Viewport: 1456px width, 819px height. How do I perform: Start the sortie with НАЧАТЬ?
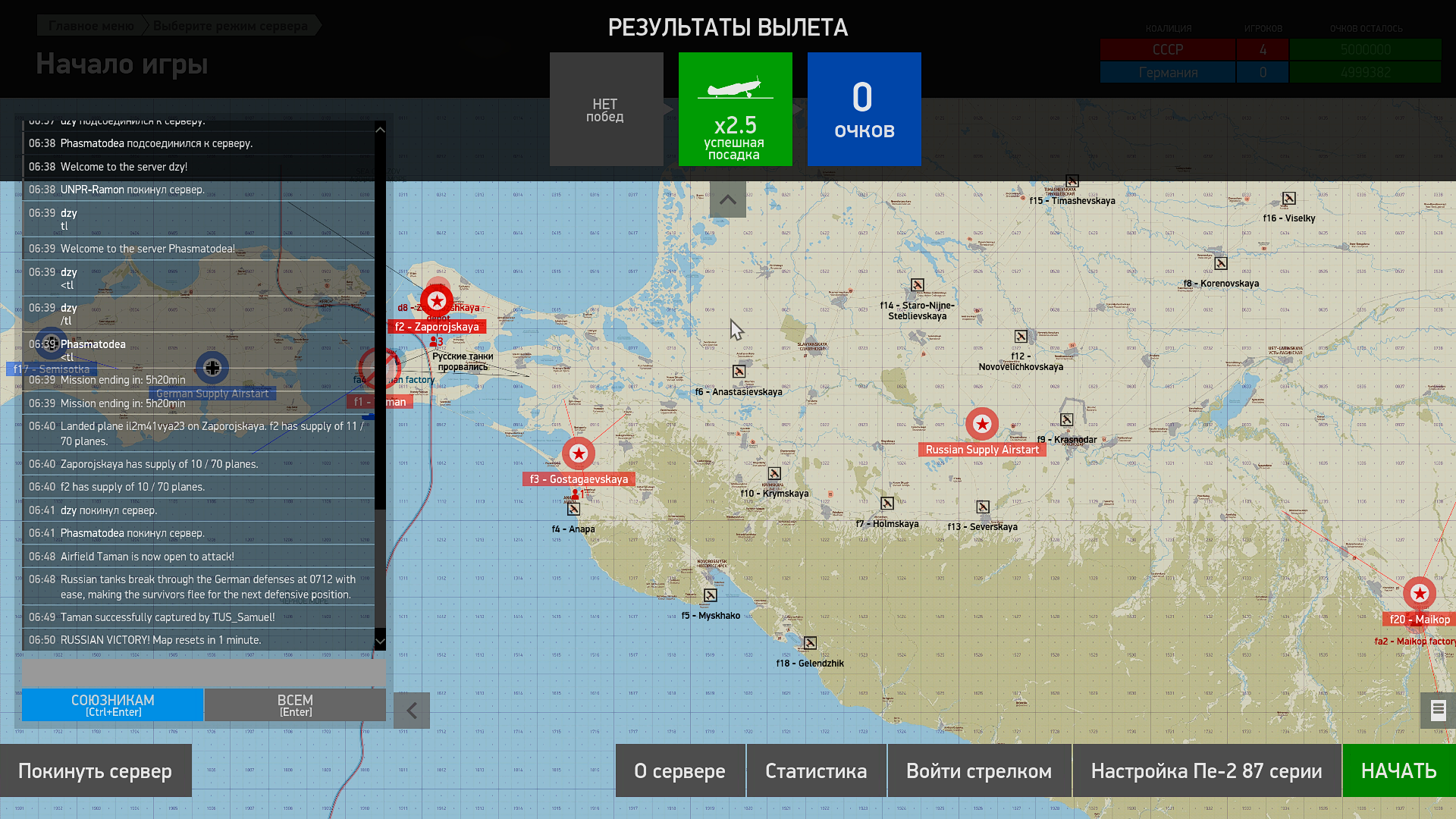pos(1398,770)
